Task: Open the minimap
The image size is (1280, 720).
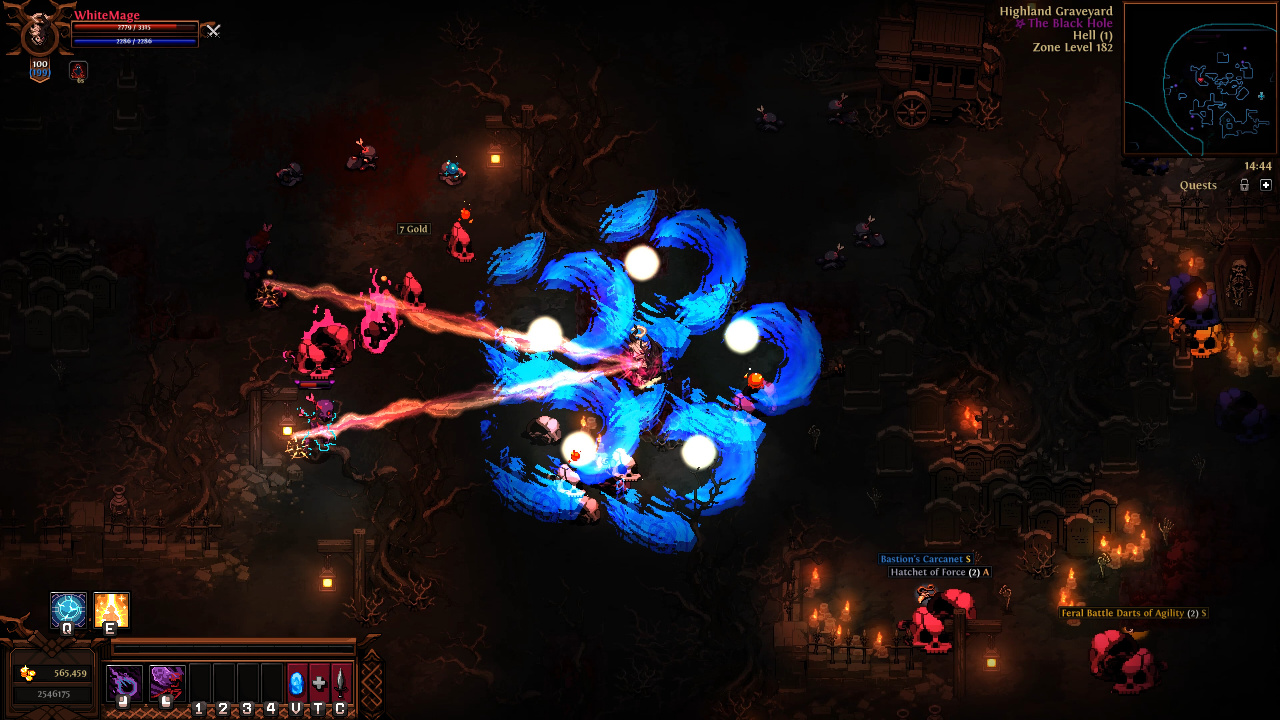Action: click(1200, 78)
